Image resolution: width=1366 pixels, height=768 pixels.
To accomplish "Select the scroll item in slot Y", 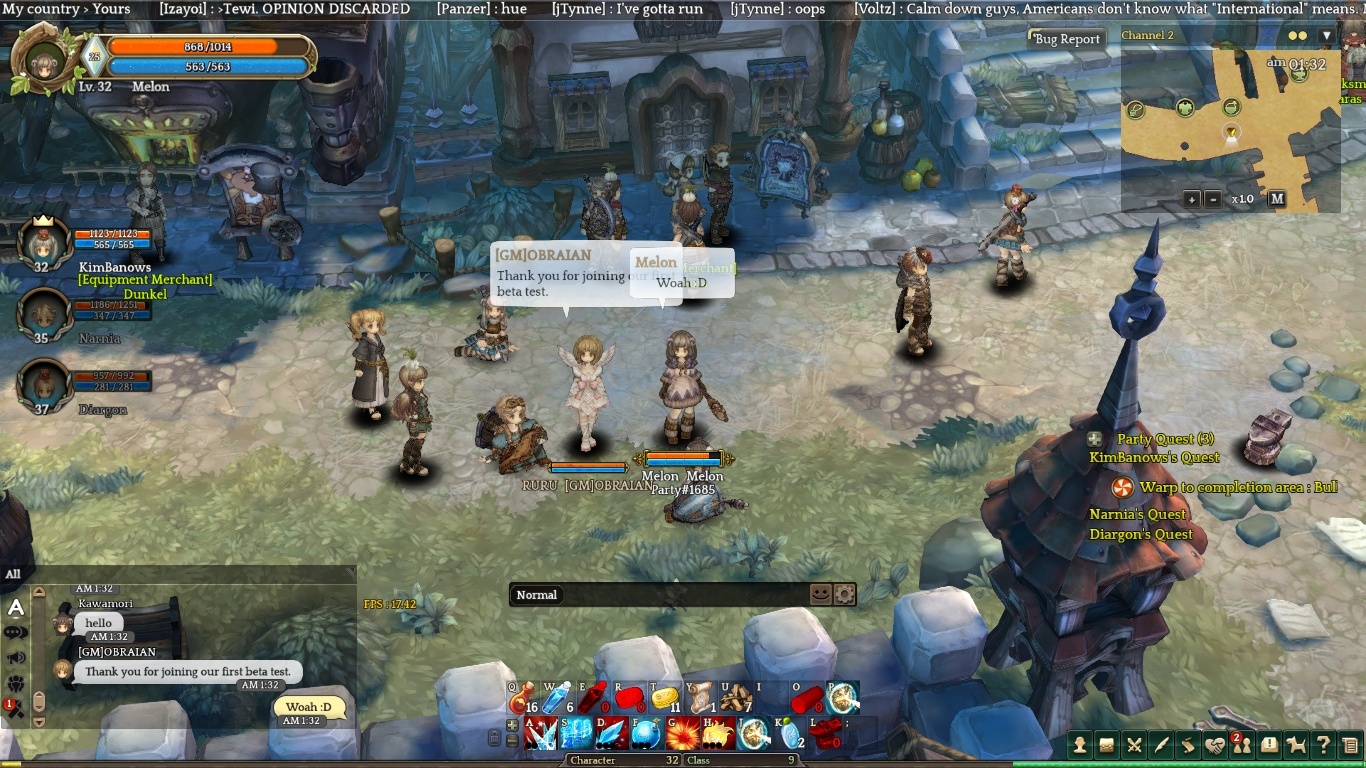I will click(703, 698).
